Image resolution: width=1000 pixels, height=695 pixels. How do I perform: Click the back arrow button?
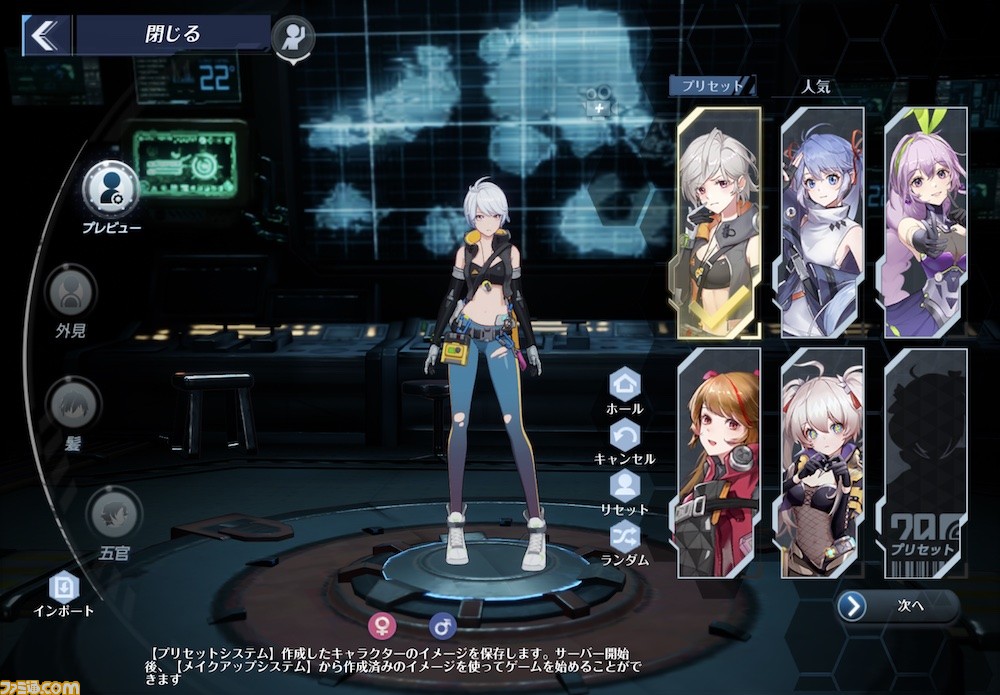pos(44,35)
